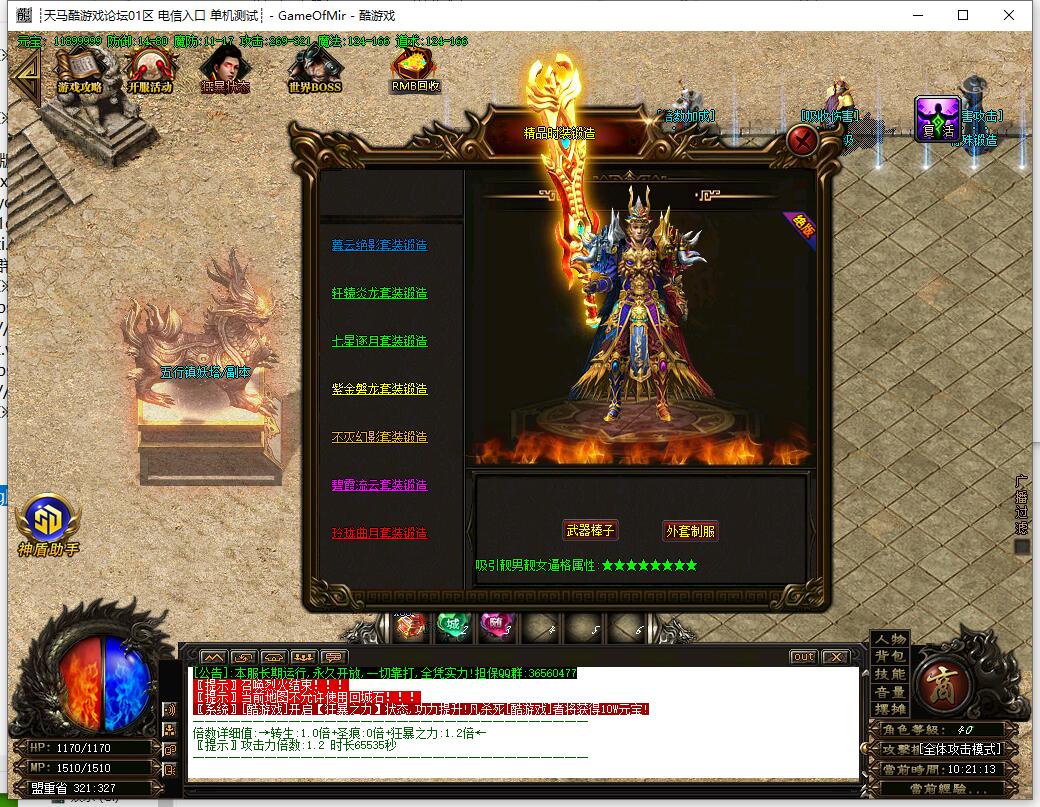Viewport: 1040px width, 807px height.
Task: Open the 神盾助手 helper icon
Action: (48, 525)
